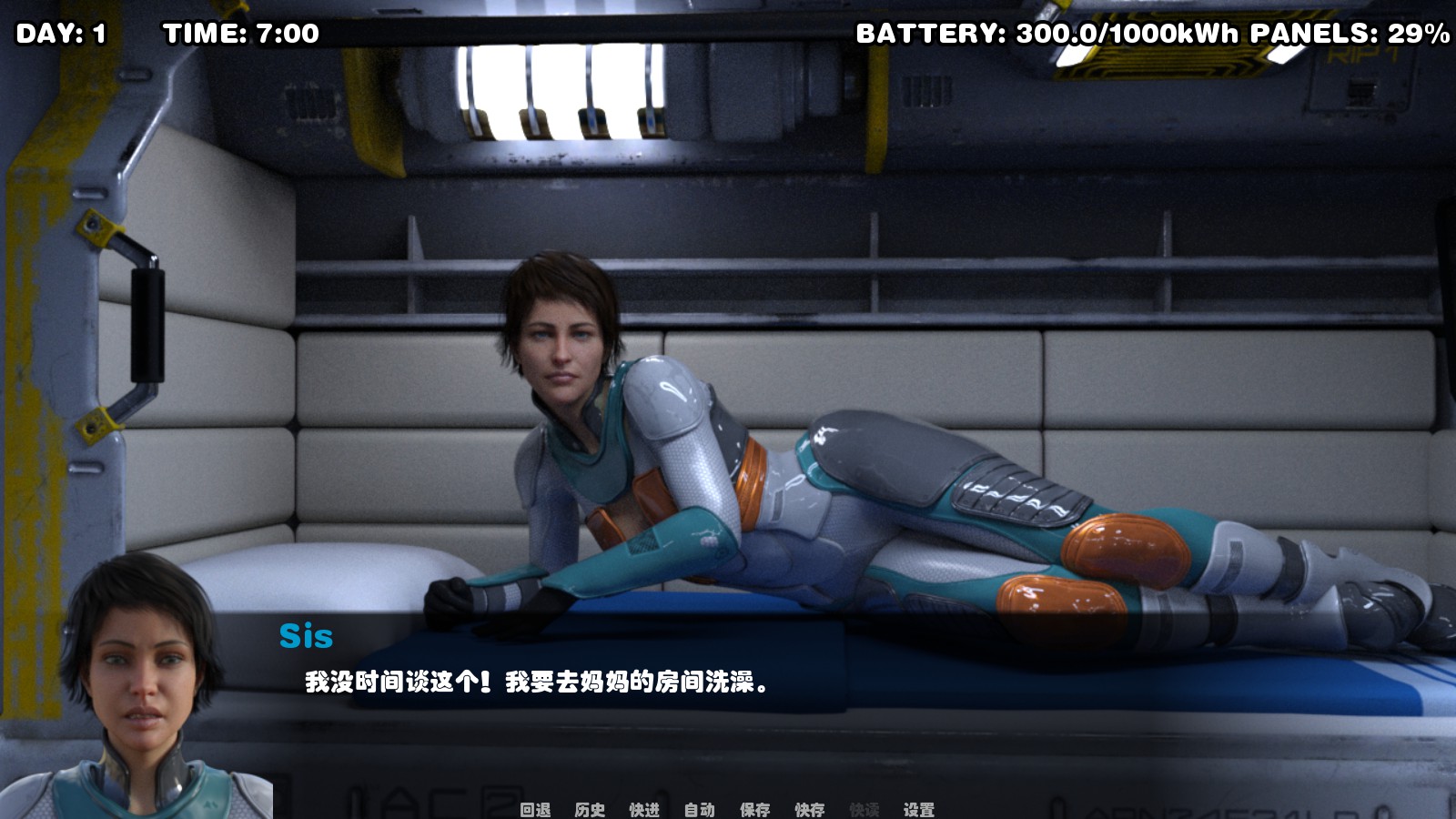Click the bottom quick menu bar
Screen dimensions: 1456x819
click(x=728, y=808)
